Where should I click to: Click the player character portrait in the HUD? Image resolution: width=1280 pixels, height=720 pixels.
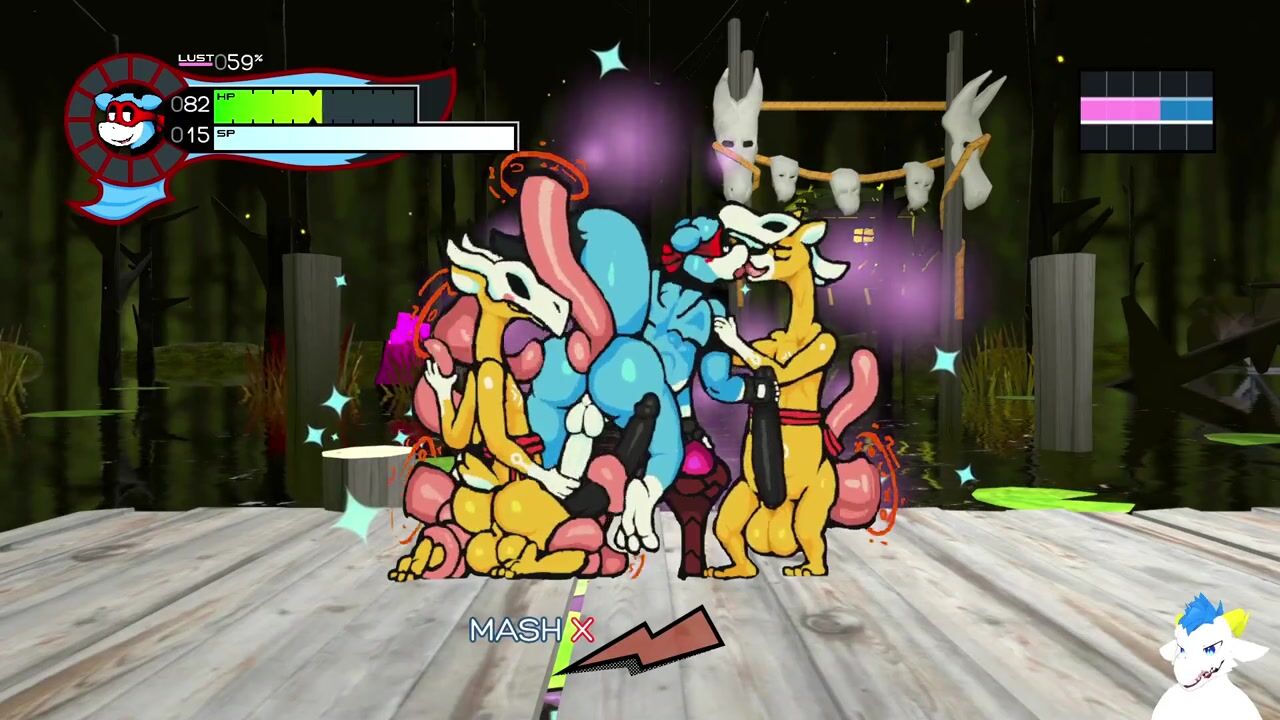point(127,118)
